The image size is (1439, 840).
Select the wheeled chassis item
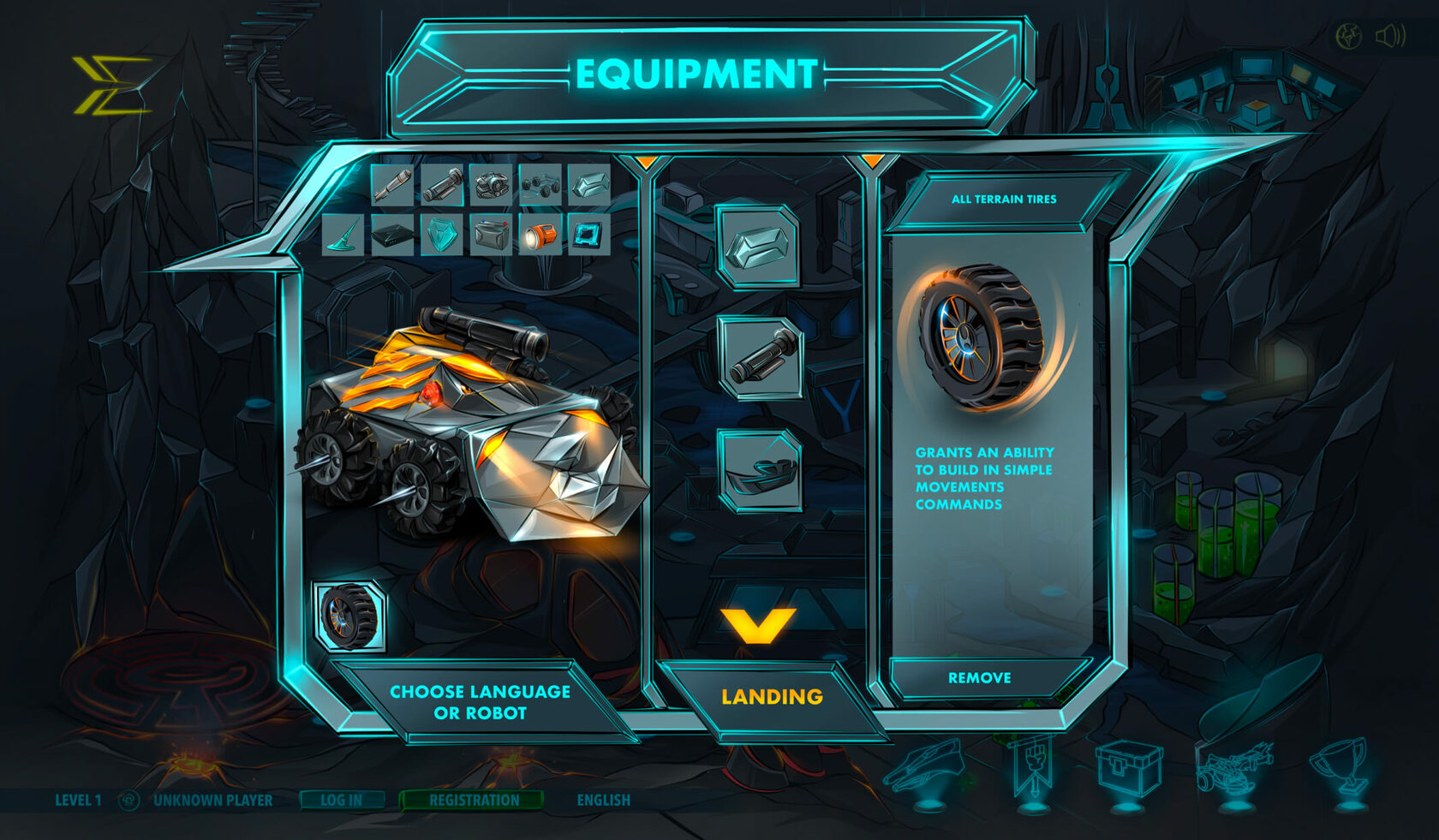pyautogui.click(x=540, y=185)
